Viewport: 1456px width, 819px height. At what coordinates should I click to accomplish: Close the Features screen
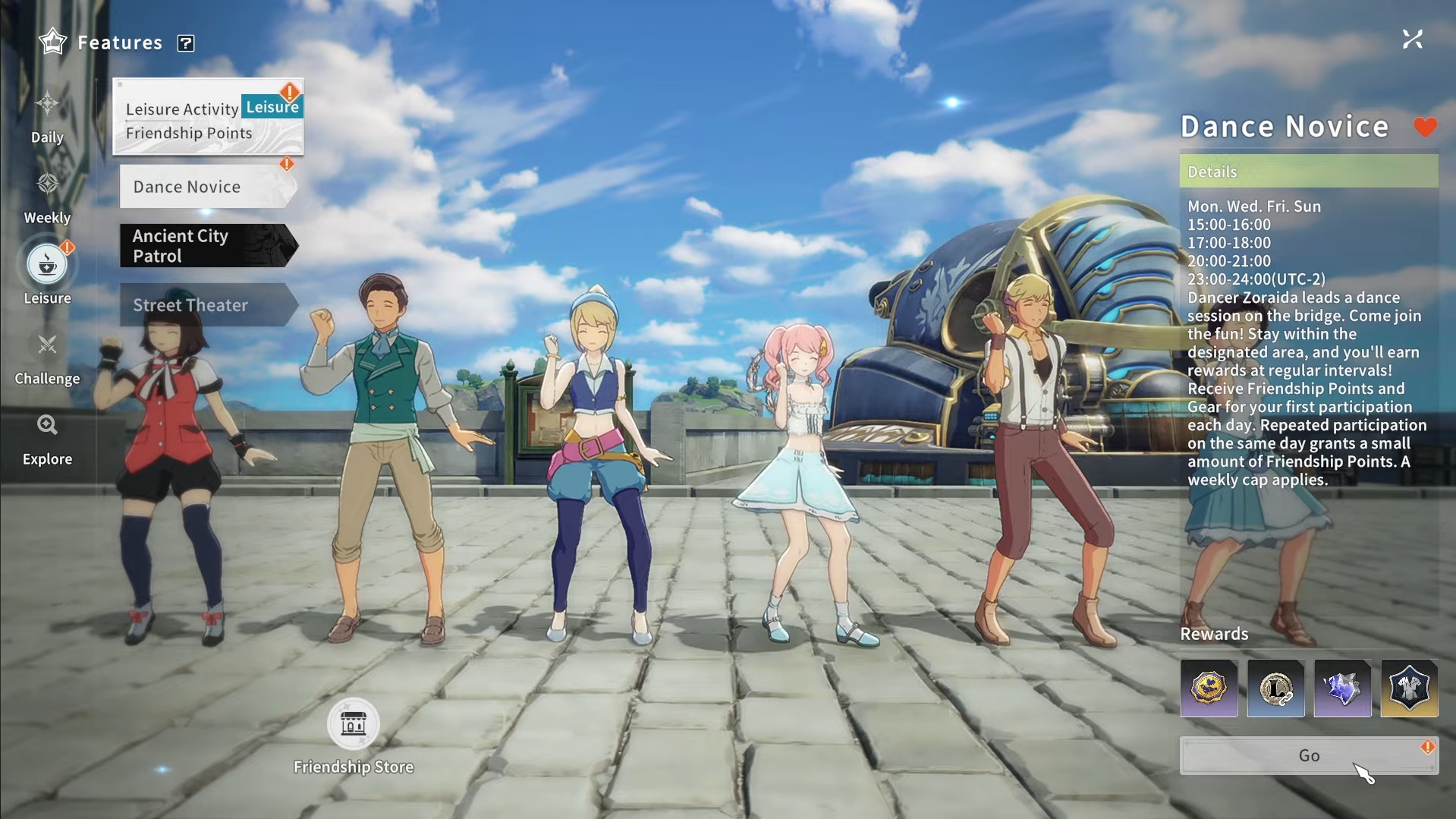[x=1412, y=39]
